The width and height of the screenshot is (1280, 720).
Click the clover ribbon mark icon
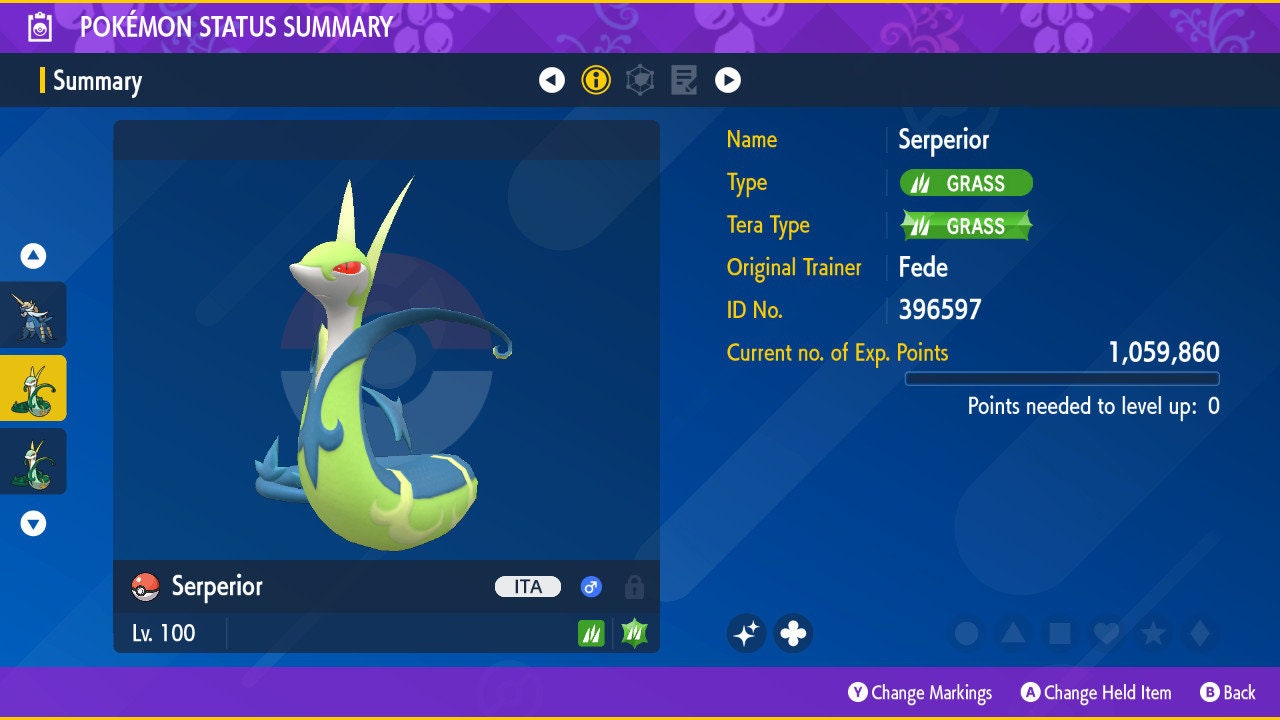(793, 633)
